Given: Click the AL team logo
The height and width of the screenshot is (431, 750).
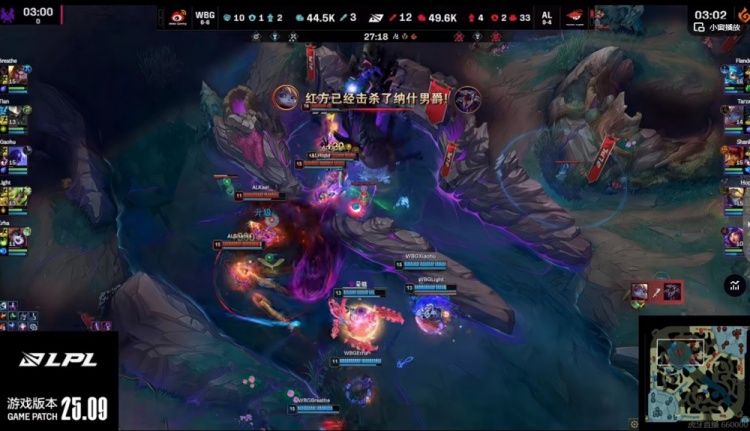Looking at the screenshot, I should pos(574,17).
